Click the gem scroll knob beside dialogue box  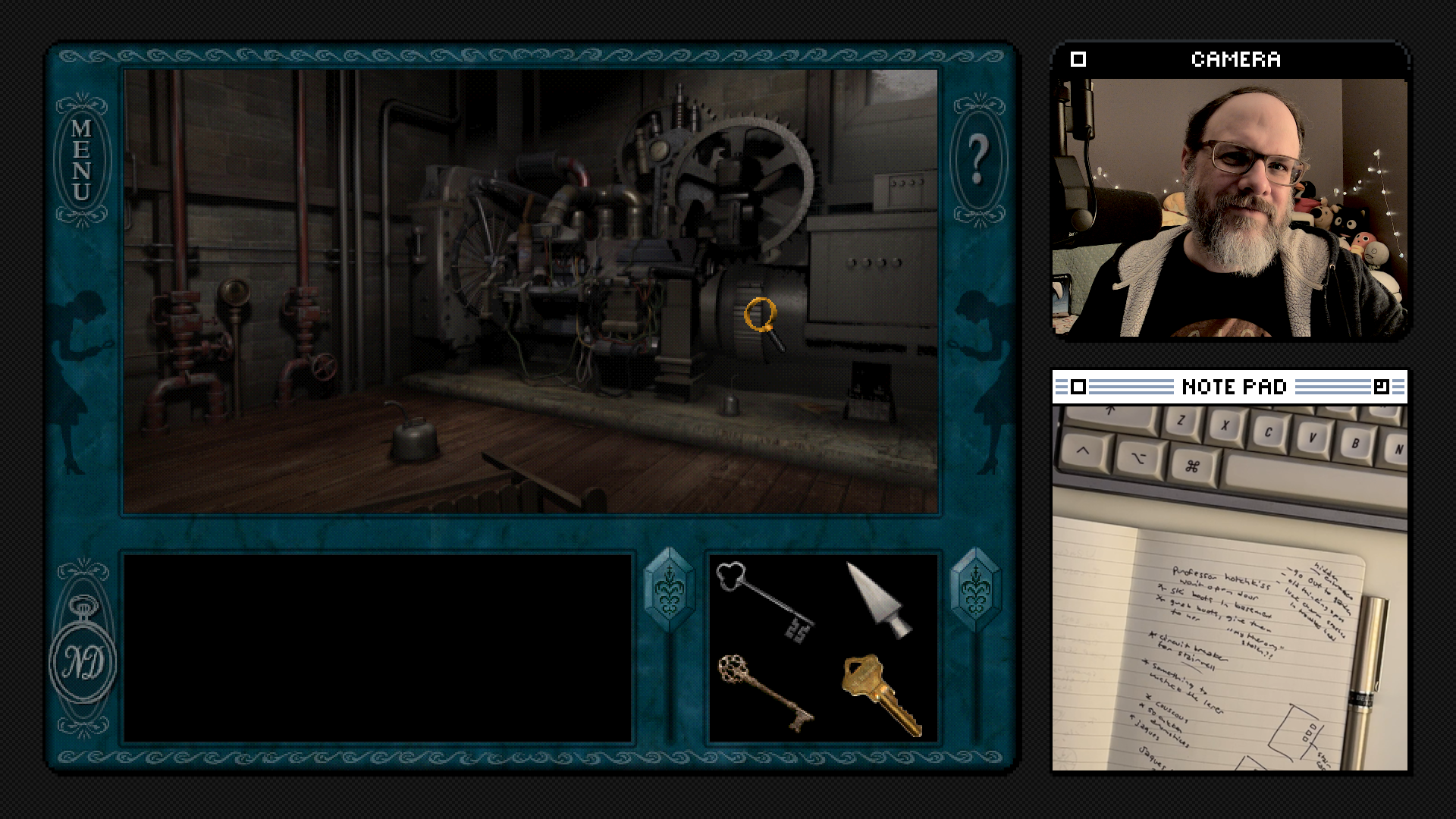tap(669, 591)
